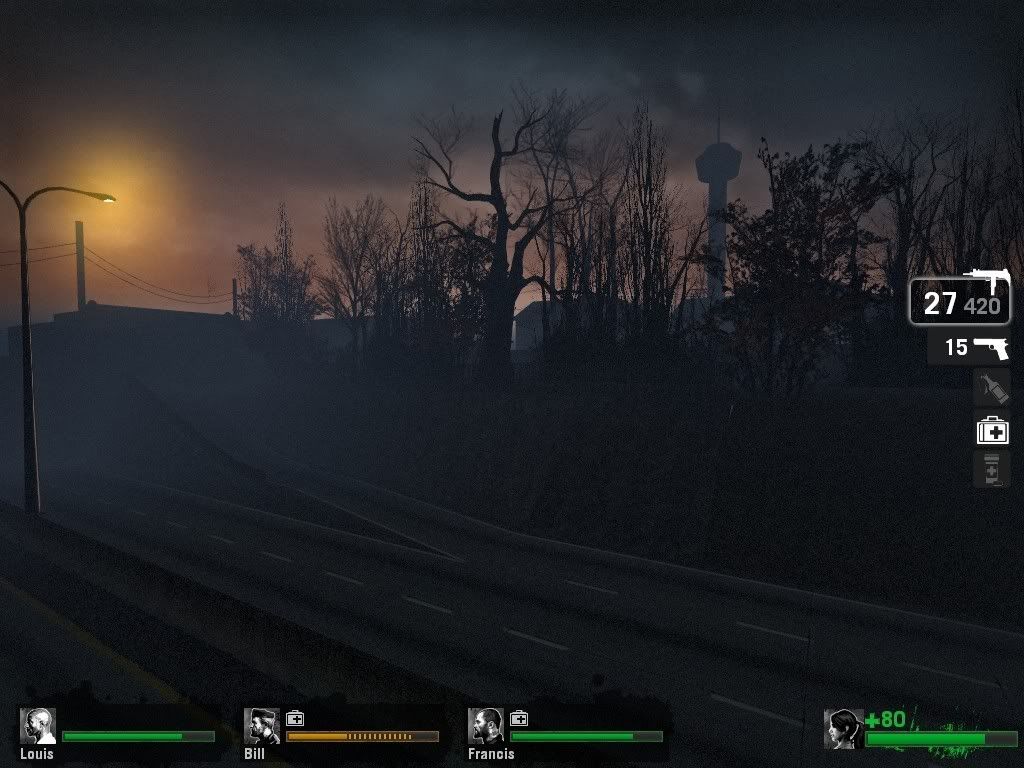The height and width of the screenshot is (768, 1024).
Task: Click Bill's teammate portrait
Action: coord(262,726)
